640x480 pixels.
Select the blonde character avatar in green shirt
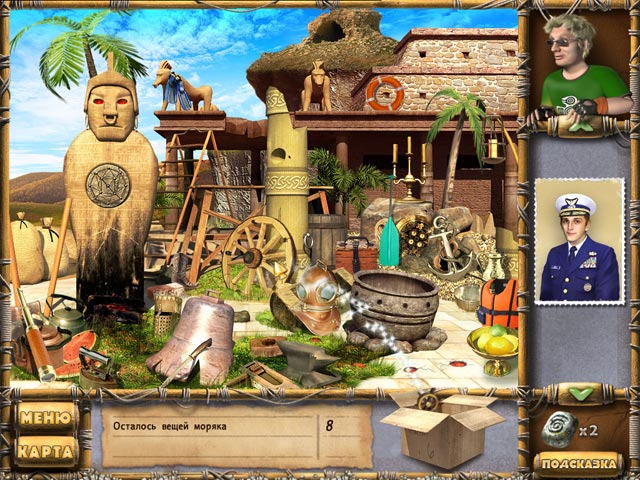click(579, 68)
